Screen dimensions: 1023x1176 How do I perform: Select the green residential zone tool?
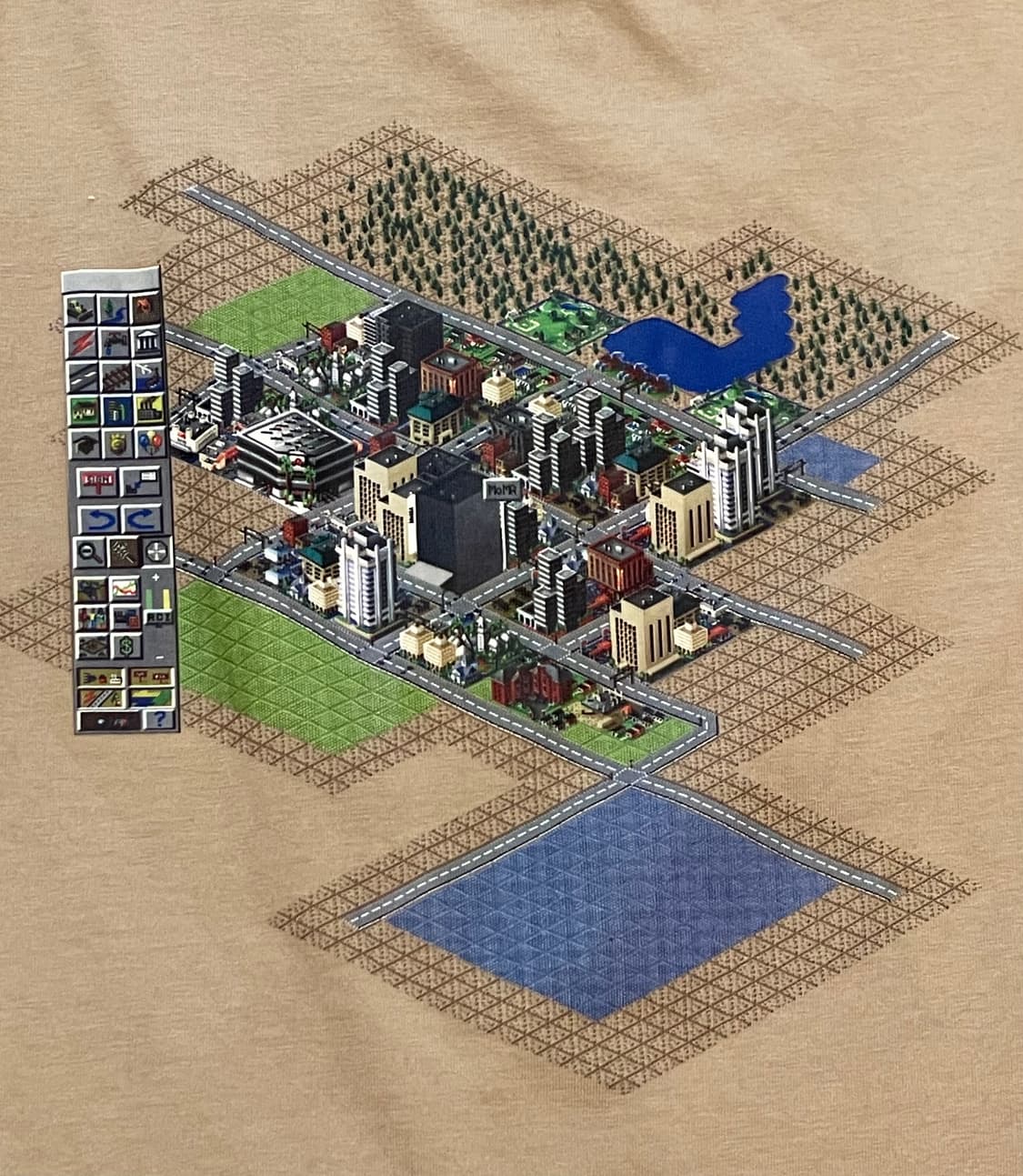83,409
